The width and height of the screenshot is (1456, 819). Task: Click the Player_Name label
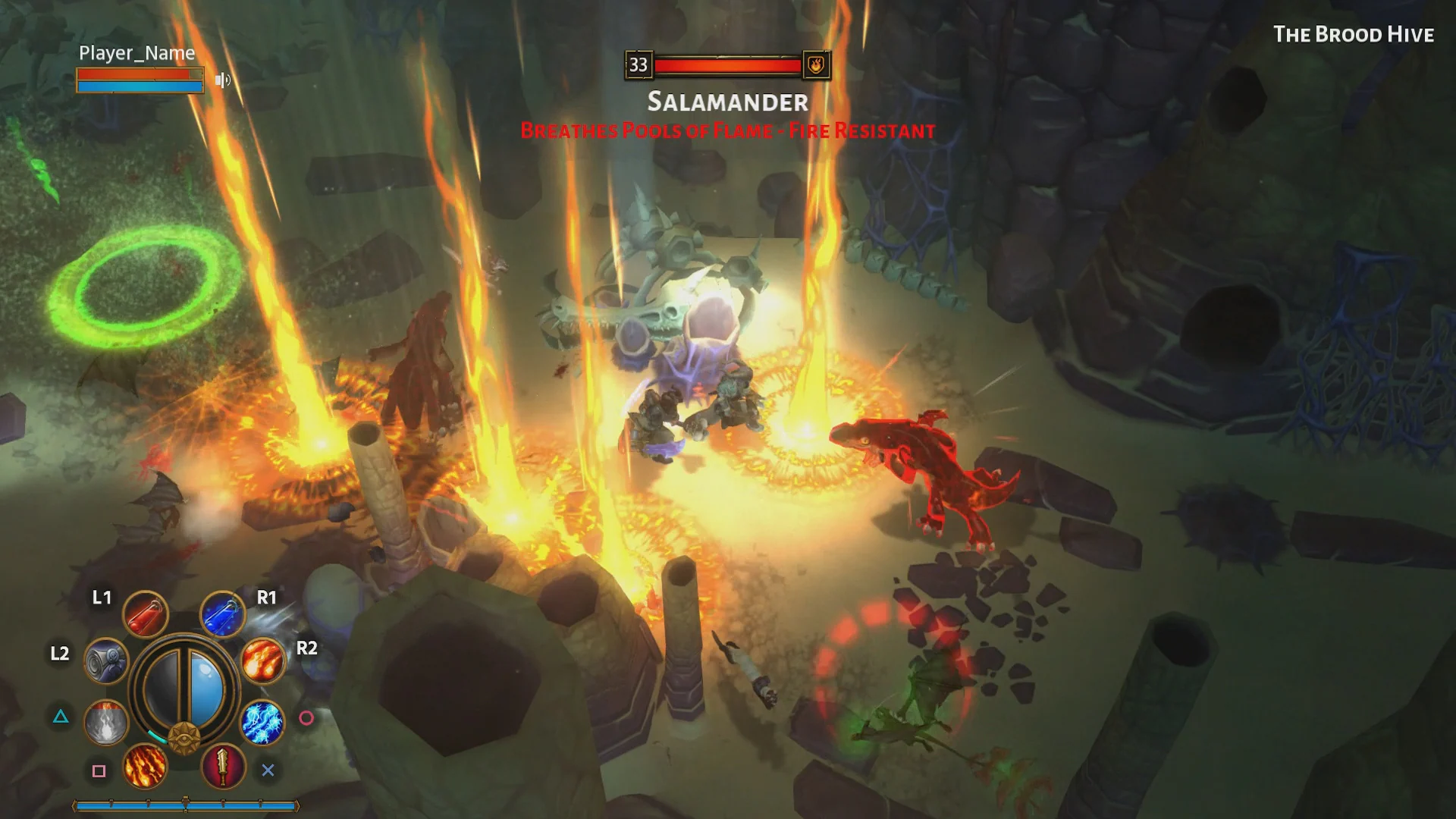pyautogui.click(x=136, y=53)
